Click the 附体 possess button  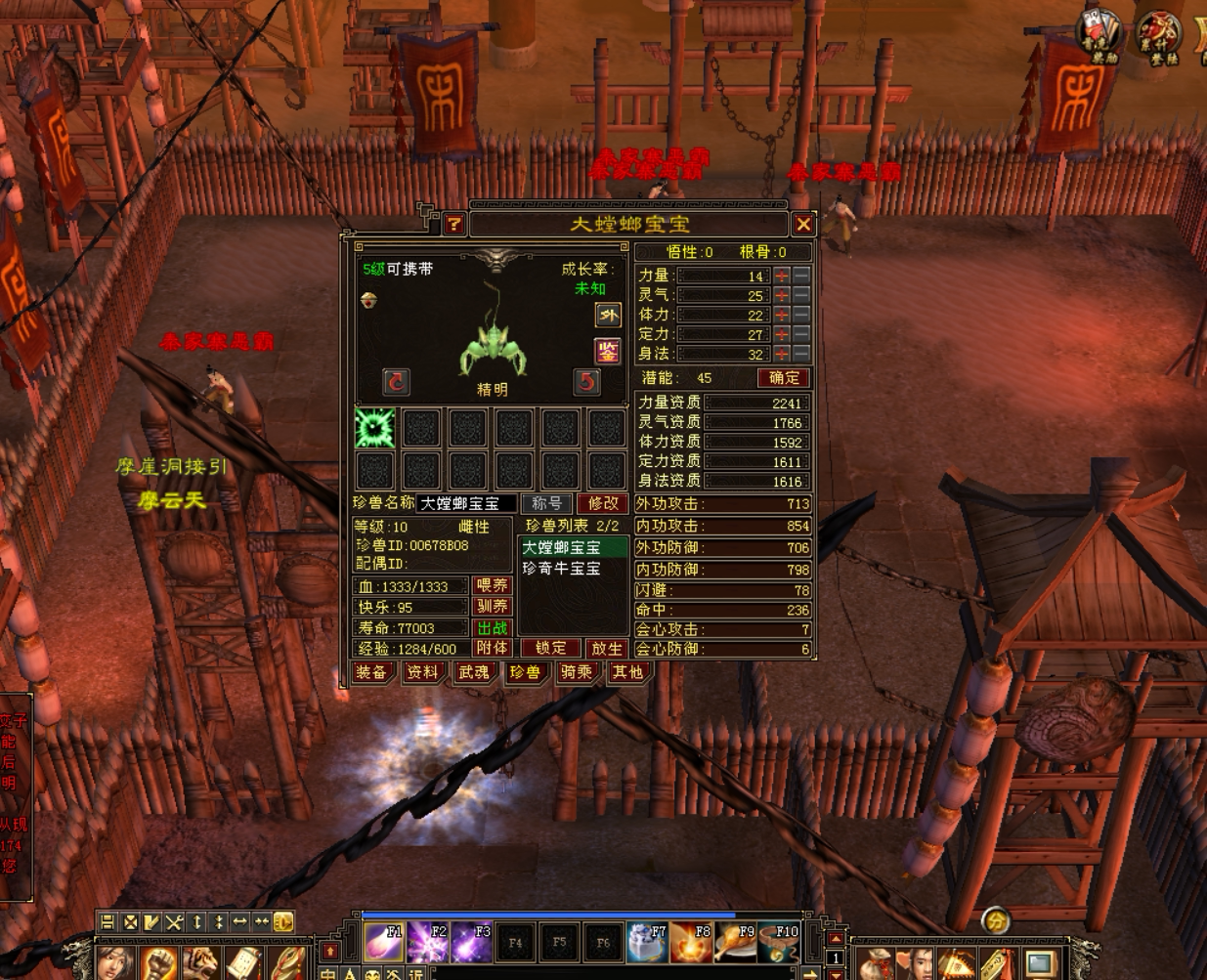[x=493, y=648]
